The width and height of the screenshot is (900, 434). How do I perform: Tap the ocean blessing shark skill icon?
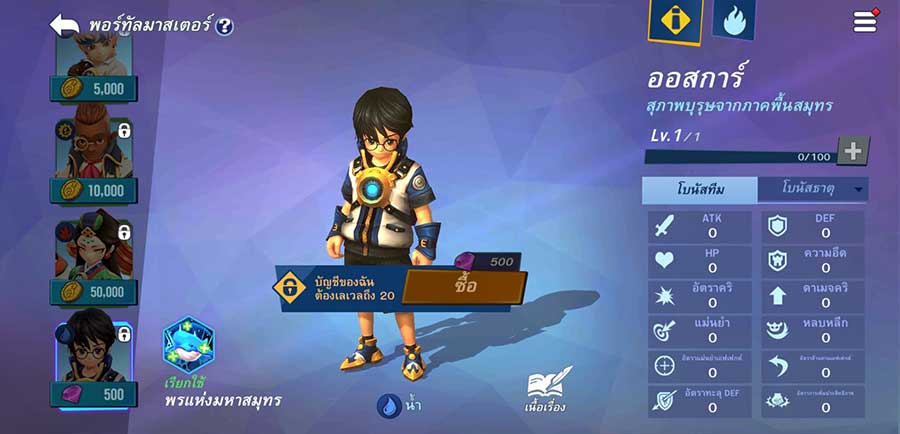[188, 345]
